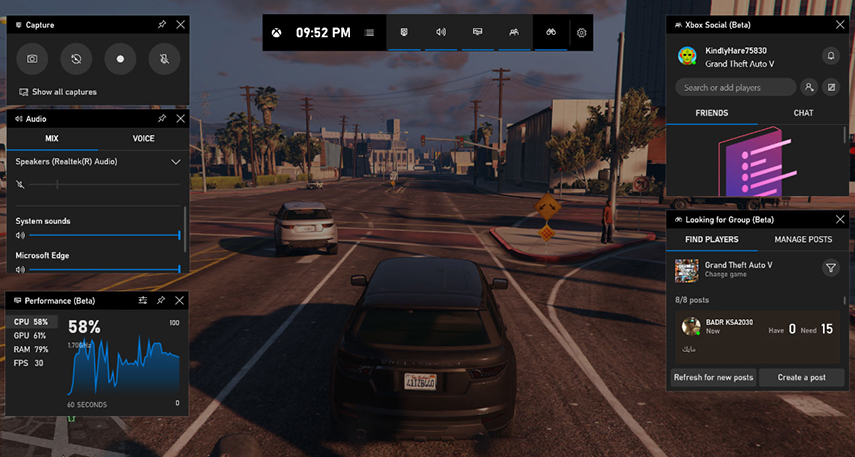Toggle the microphone in Capture panel
The height and width of the screenshot is (457, 855).
[164, 59]
